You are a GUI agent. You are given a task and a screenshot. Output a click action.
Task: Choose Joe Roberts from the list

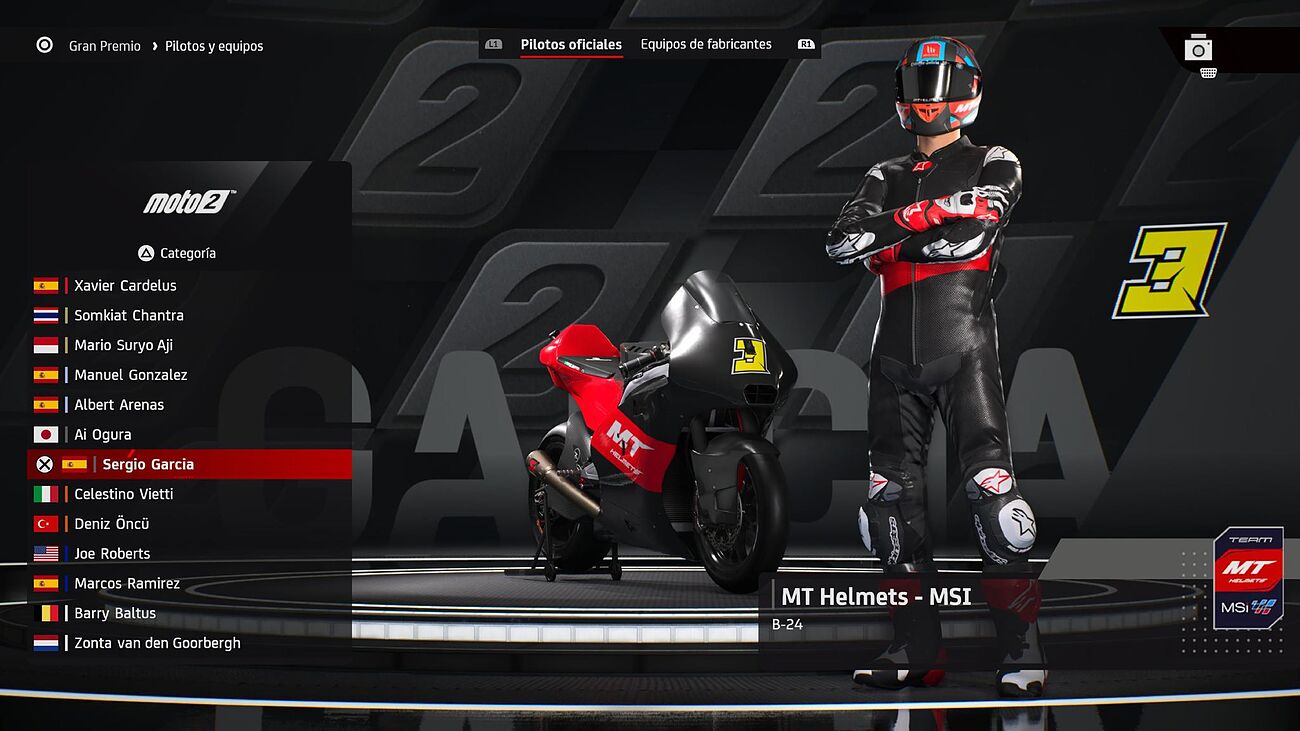112,554
